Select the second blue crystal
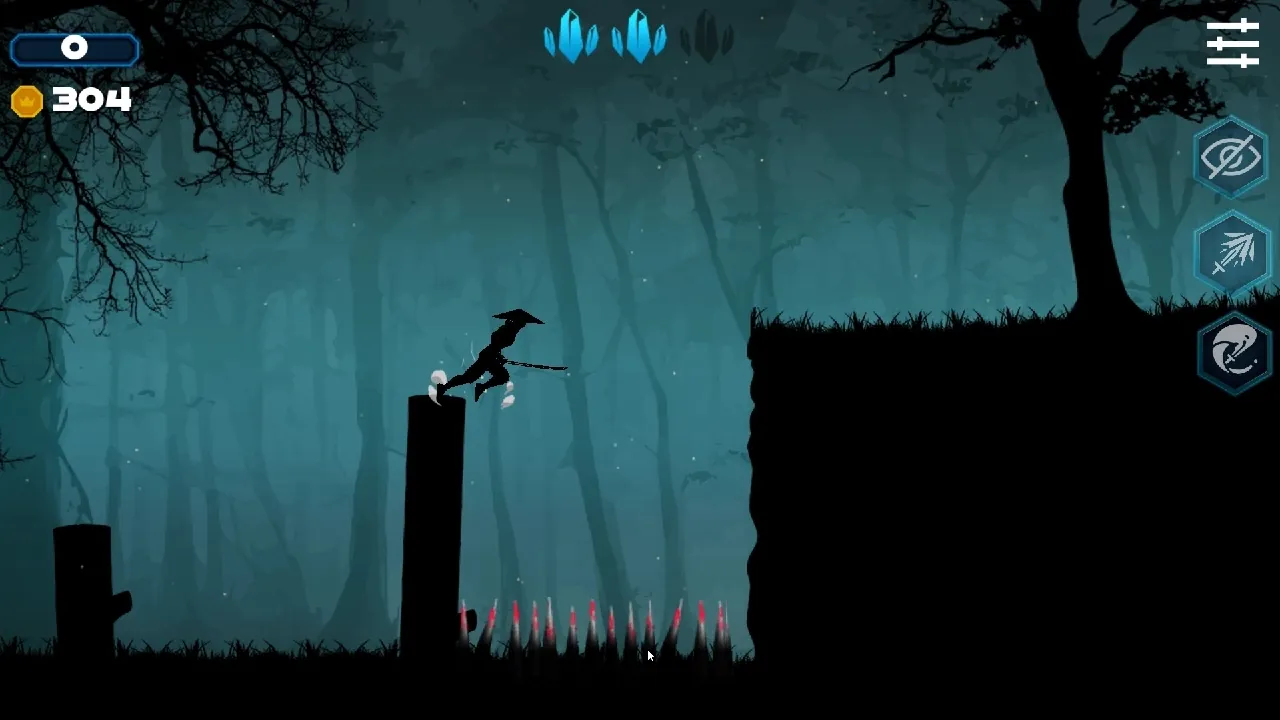 637,37
